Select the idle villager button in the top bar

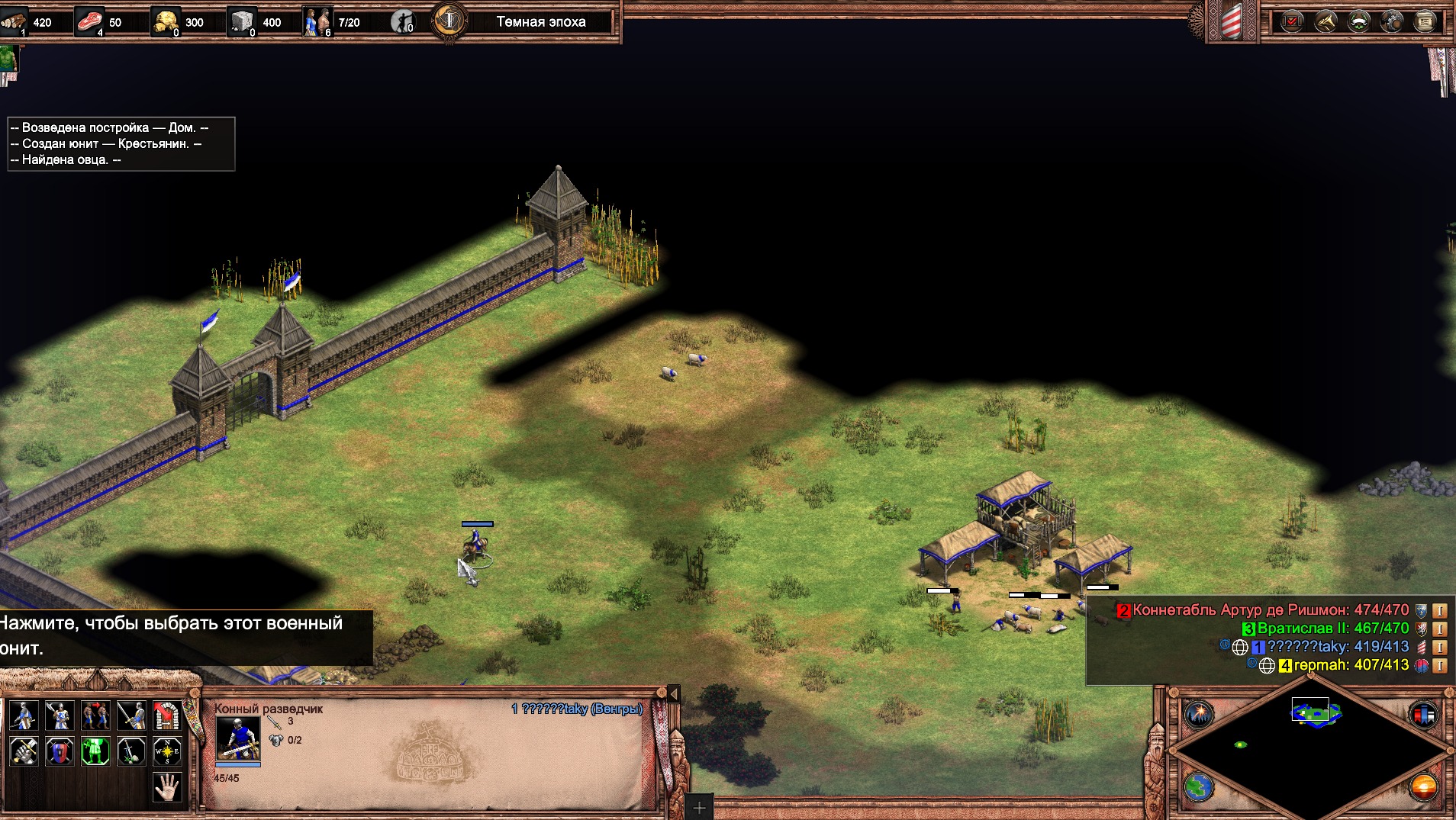402,22
